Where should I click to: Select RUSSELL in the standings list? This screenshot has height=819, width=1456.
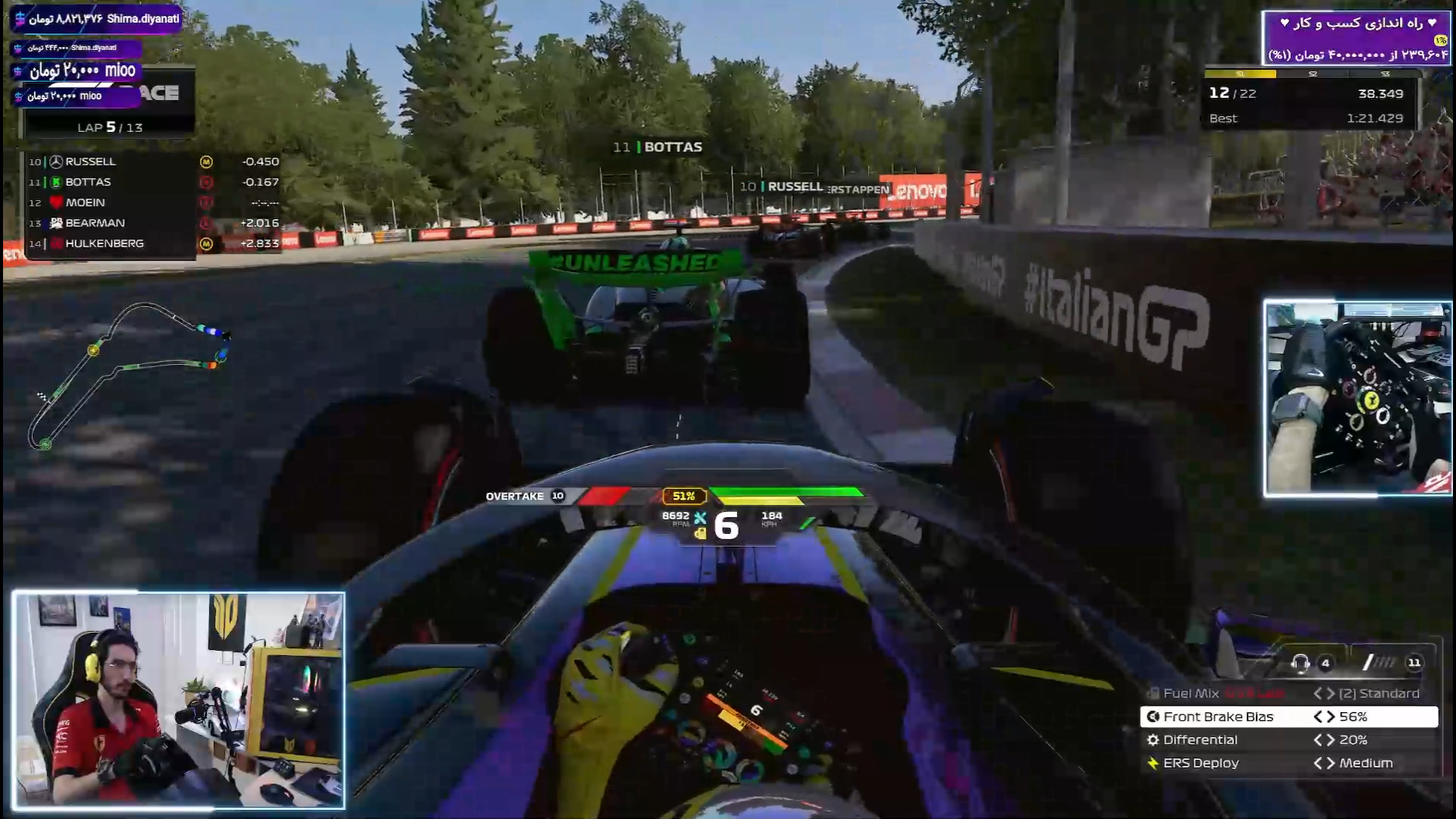point(90,162)
